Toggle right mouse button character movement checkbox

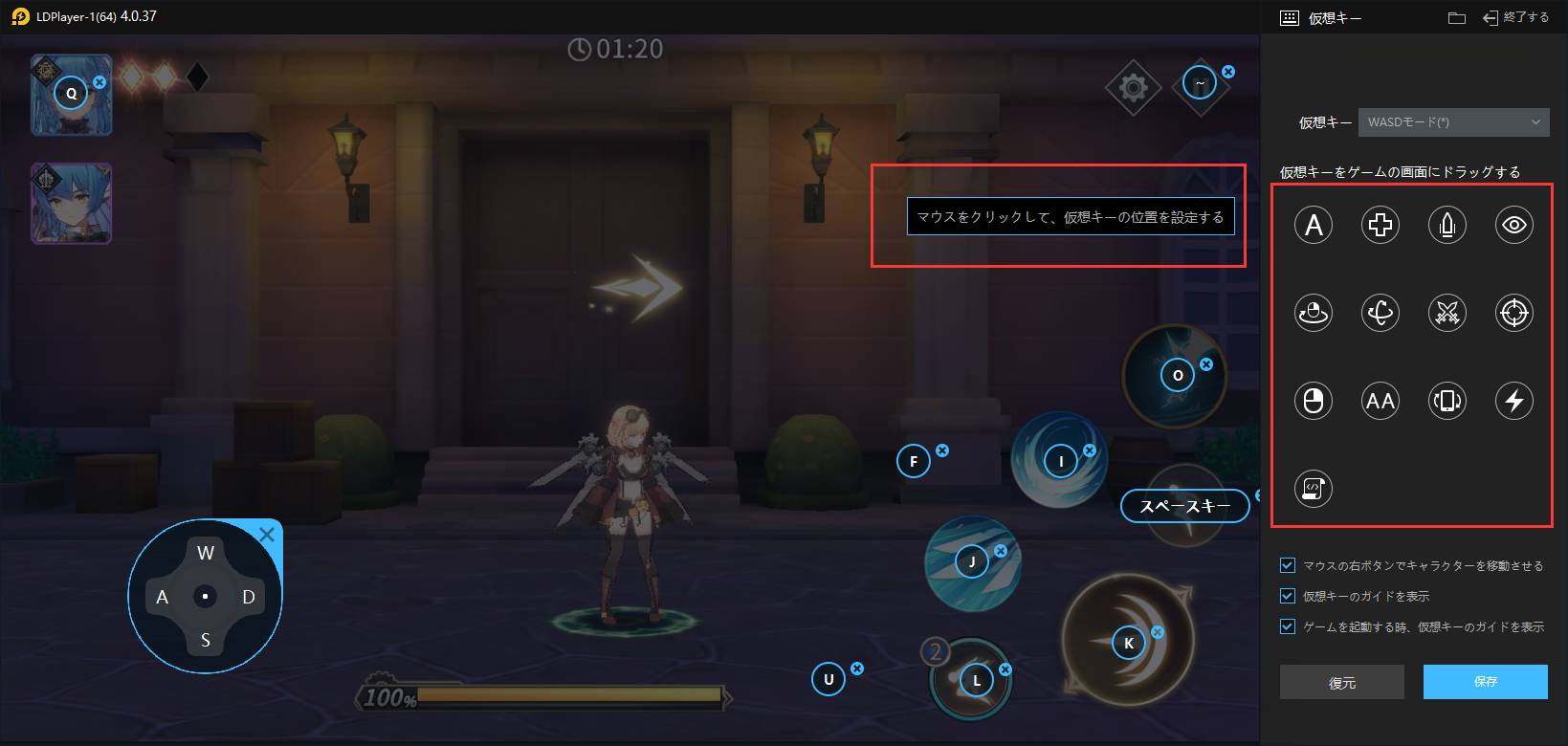click(1288, 565)
